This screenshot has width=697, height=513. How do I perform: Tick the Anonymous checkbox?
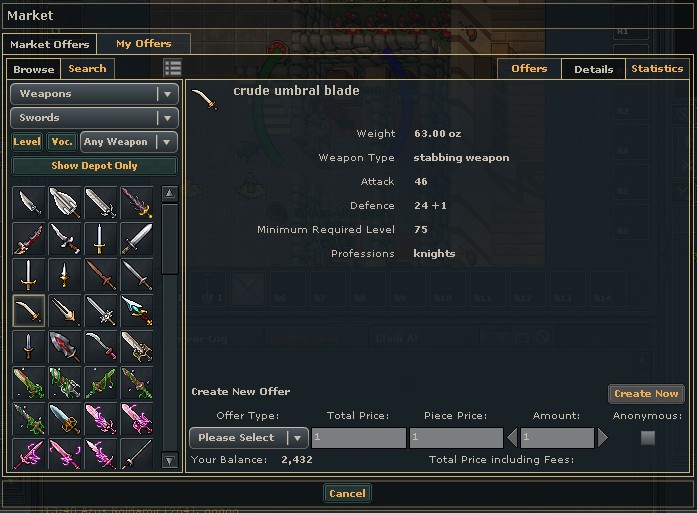pos(648,438)
